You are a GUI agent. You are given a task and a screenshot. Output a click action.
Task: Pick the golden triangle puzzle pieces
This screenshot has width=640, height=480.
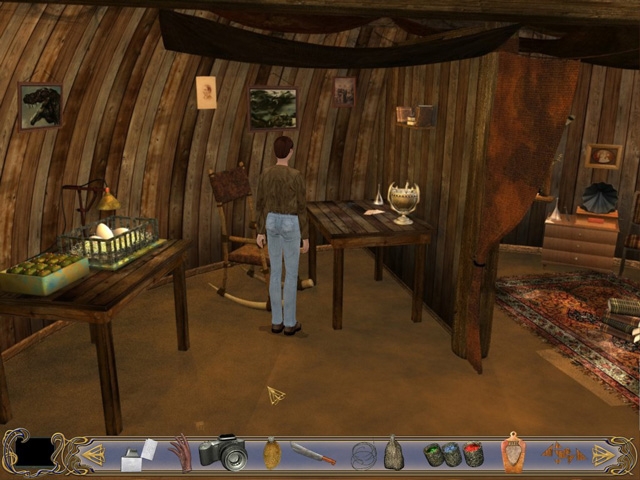561,453
